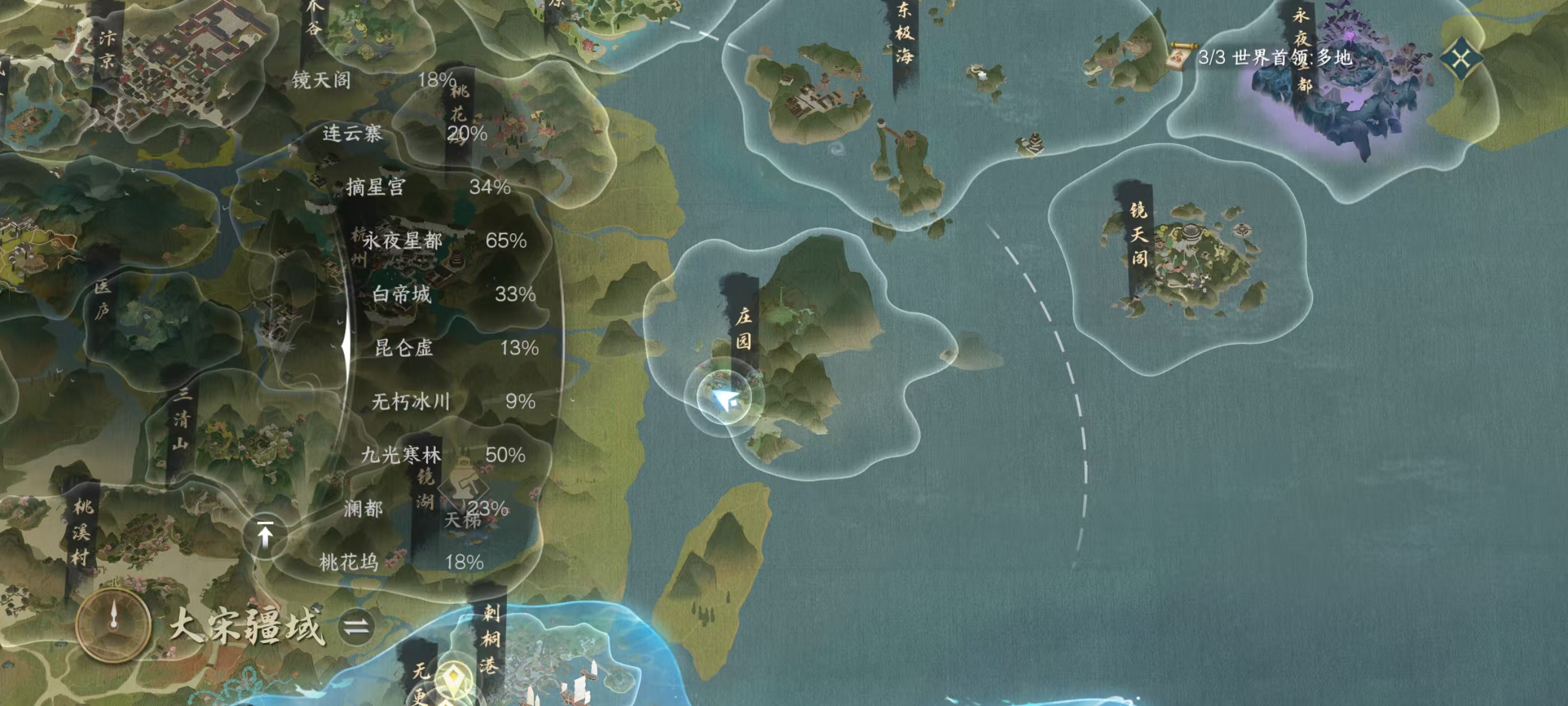Viewport: 1568px width, 706px height.
Task: Select the 庄园 island map label
Action: (x=743, y=328)
